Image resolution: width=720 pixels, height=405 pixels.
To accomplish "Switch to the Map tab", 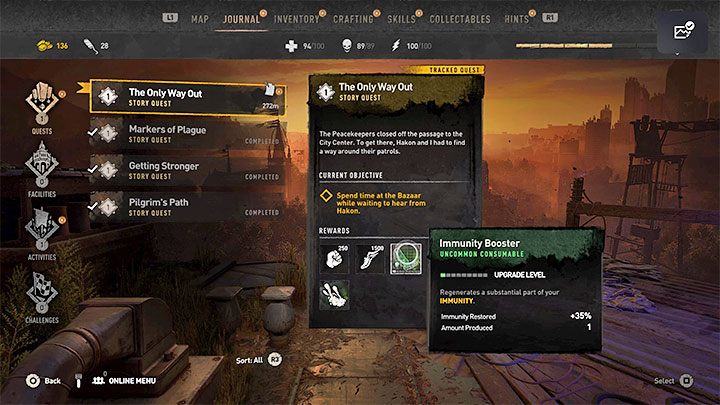I will tap(200, 18).
